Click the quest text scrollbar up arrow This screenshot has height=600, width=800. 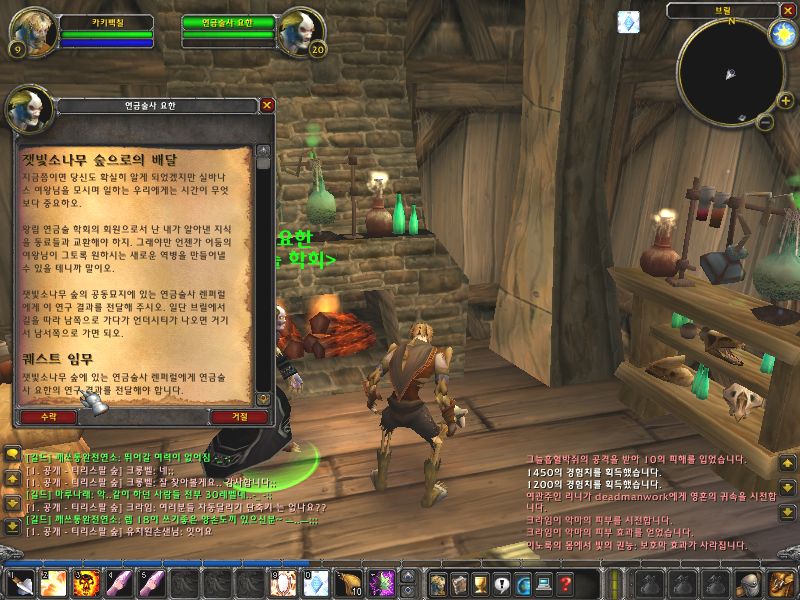264,150
